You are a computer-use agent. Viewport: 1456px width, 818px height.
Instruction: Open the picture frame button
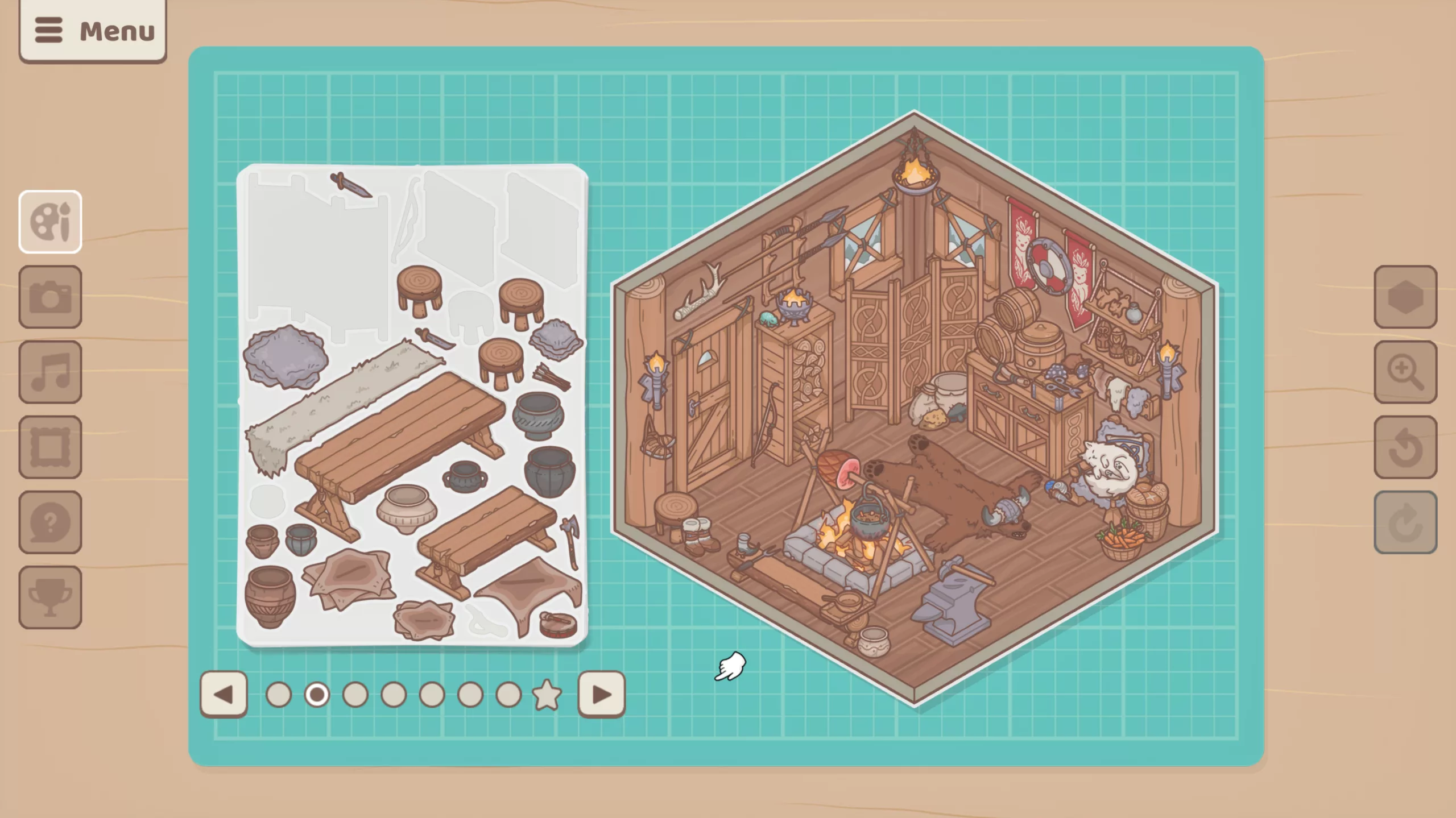[x=50, y=447]
